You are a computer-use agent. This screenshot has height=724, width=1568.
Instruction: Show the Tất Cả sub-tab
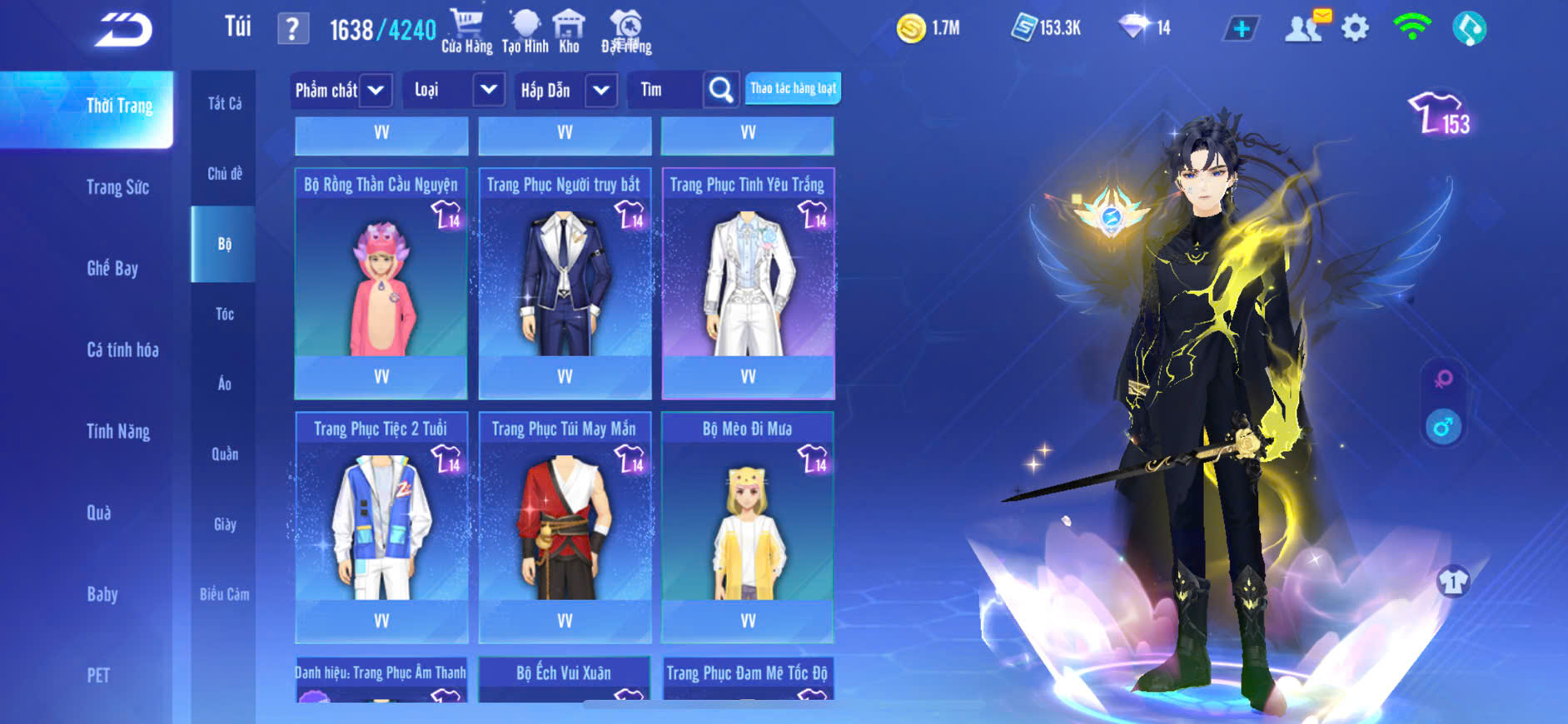[x=224, y=103]
